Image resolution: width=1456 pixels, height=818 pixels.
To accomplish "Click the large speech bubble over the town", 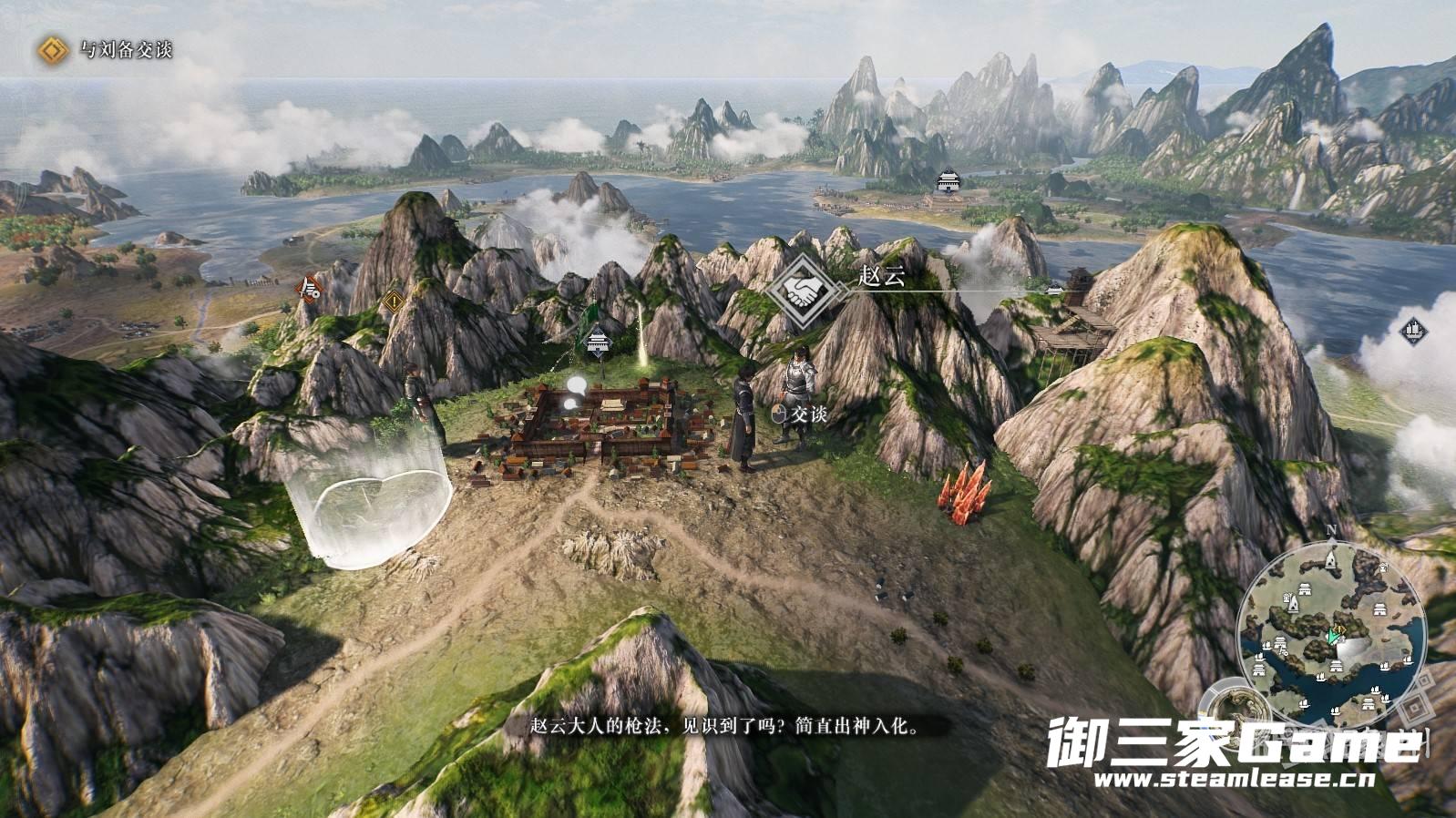I will (x=577, y=385).
